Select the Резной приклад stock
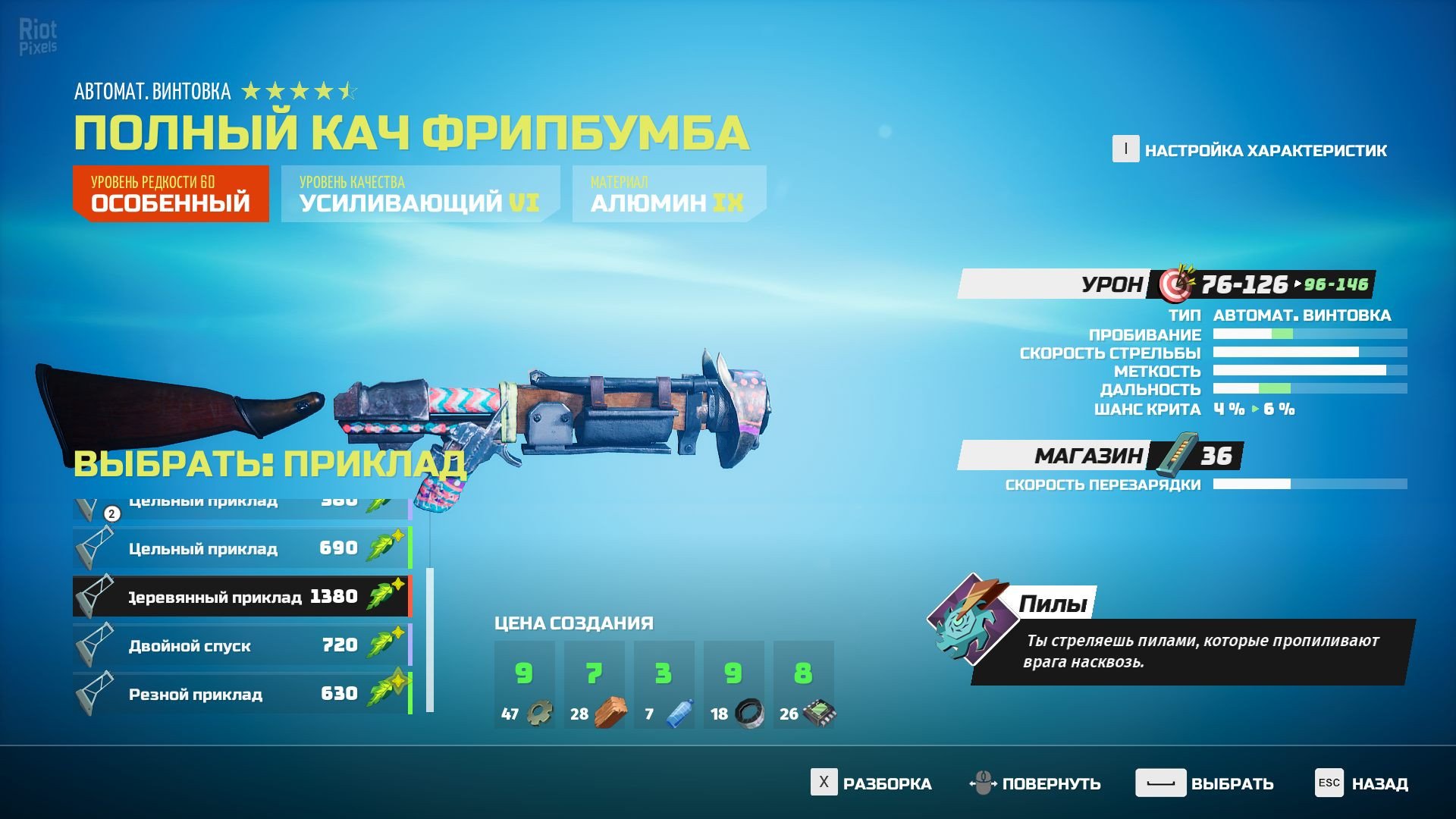This screenshot has height=819, width=1456. click(x=241, y=694)
